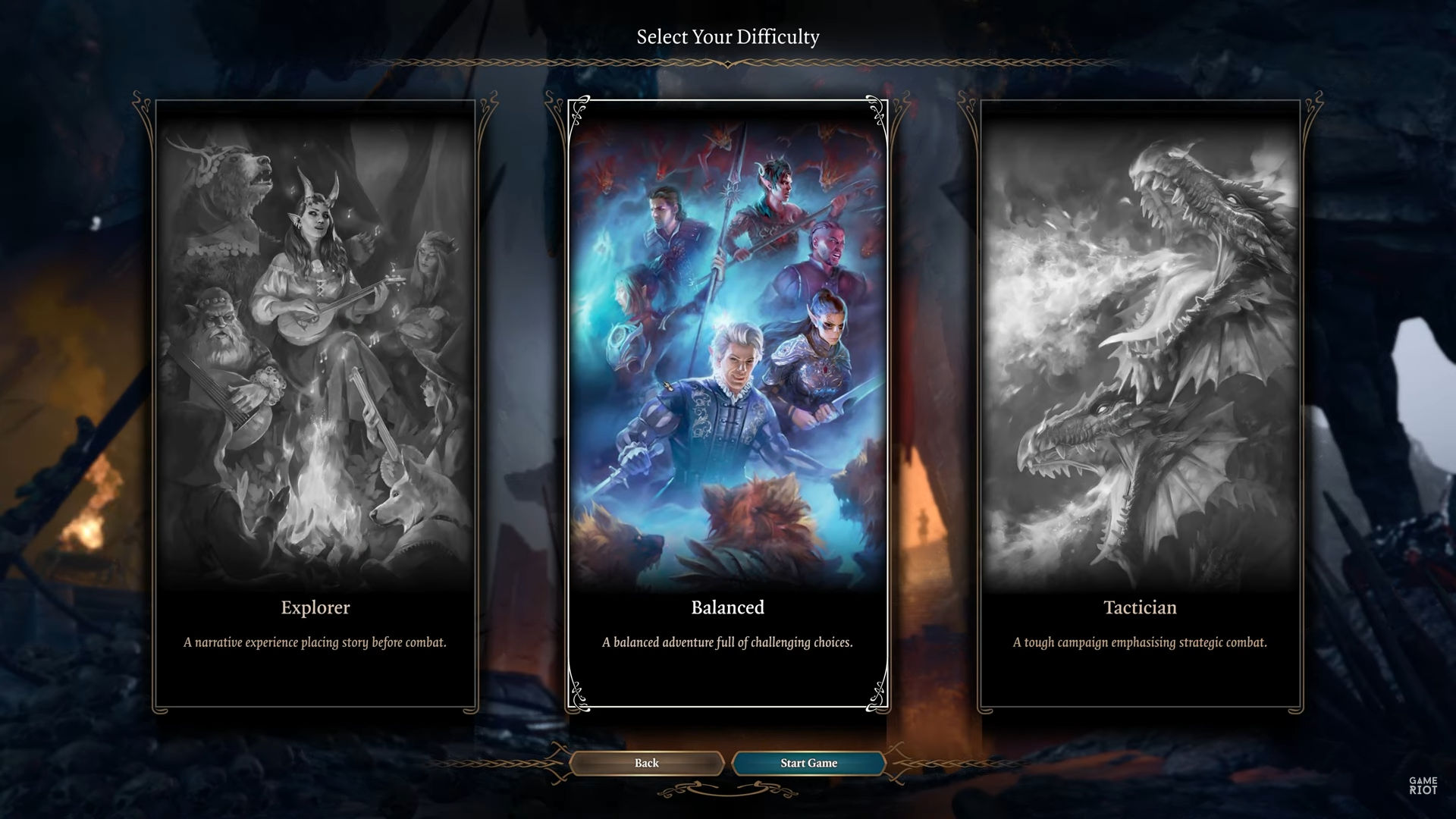Click the Tactician title label
This screenshot has width=1456, height=819.
click(x=1140, y=607)
